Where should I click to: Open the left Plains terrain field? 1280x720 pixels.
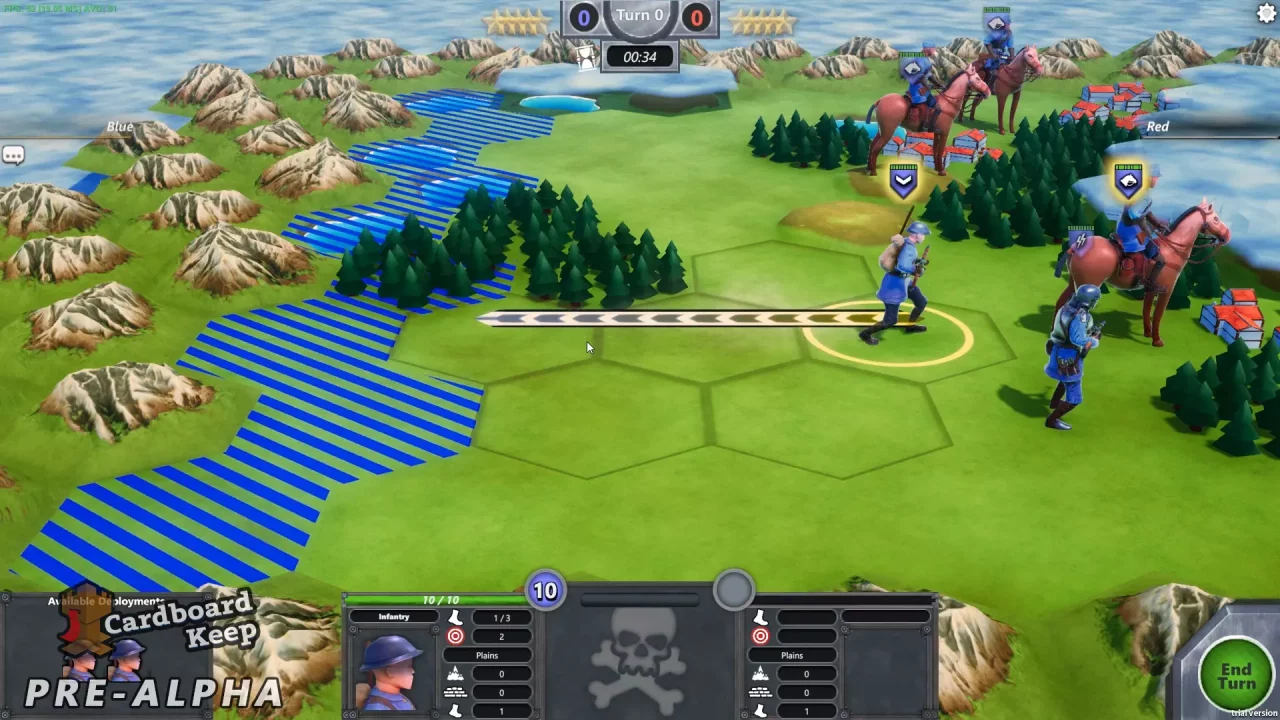click(487, 655)
